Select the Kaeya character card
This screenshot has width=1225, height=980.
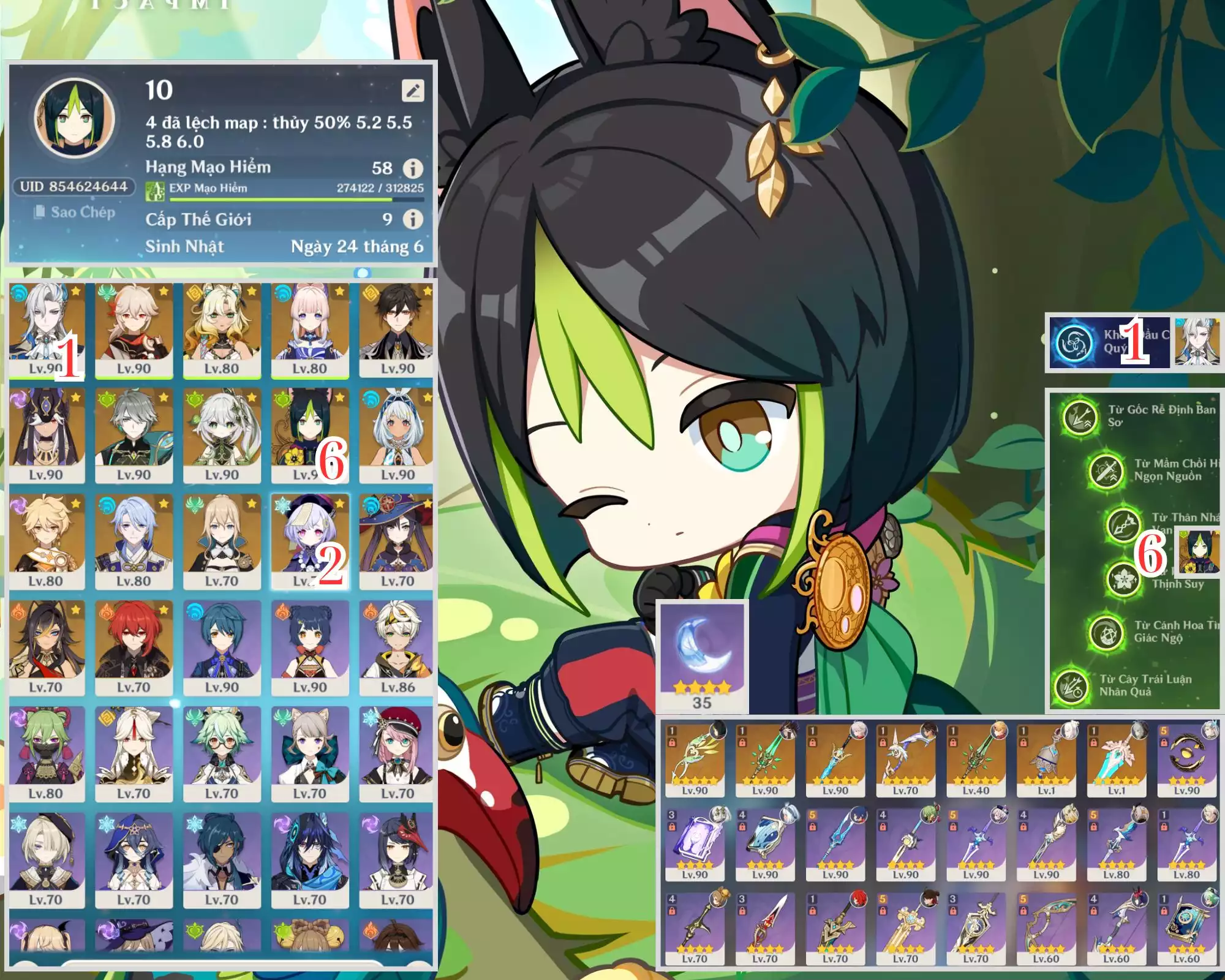222,861
